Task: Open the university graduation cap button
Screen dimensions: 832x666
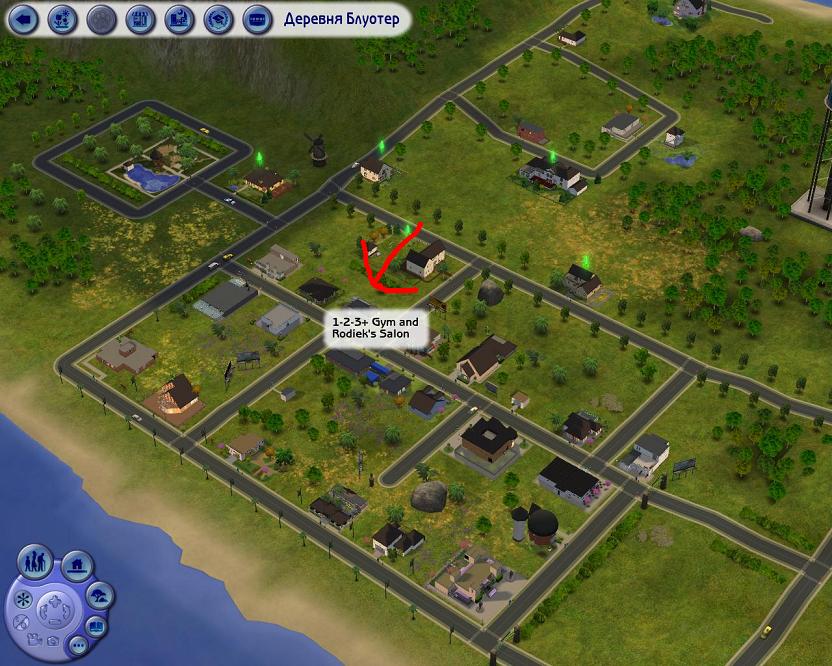Action: coord(218,18)
